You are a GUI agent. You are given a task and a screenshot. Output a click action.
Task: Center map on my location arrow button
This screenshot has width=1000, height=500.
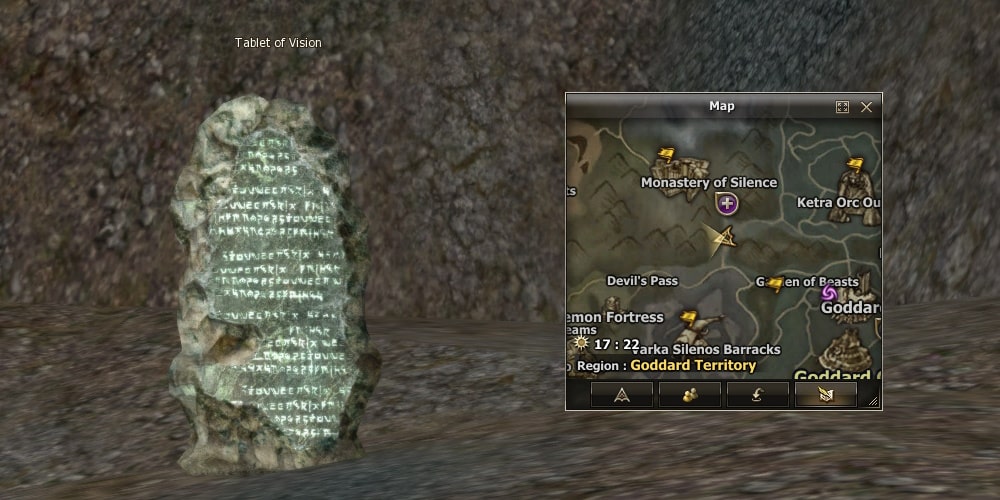[621, 395]
